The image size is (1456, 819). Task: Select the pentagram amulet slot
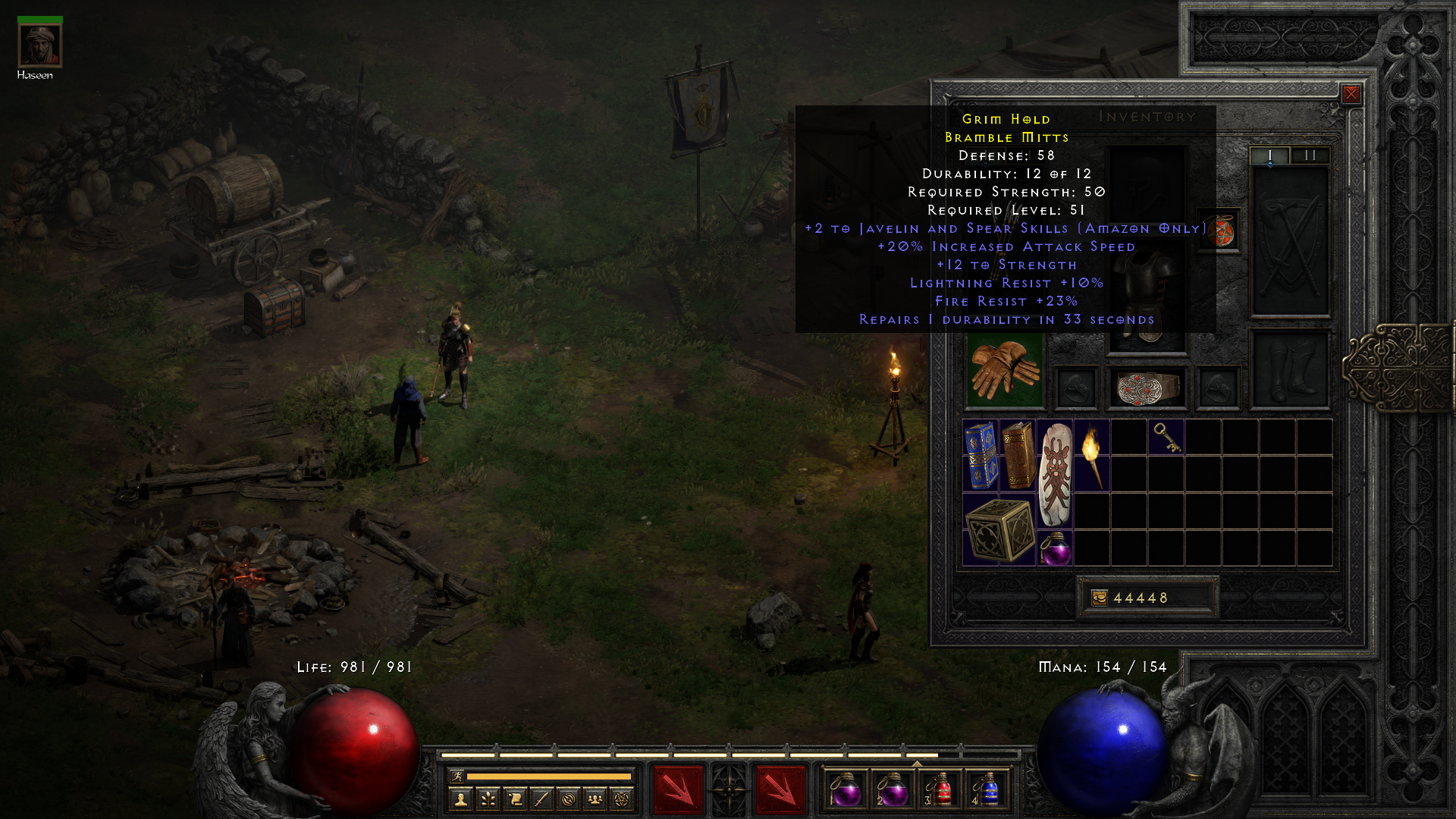click(1219, 231)
